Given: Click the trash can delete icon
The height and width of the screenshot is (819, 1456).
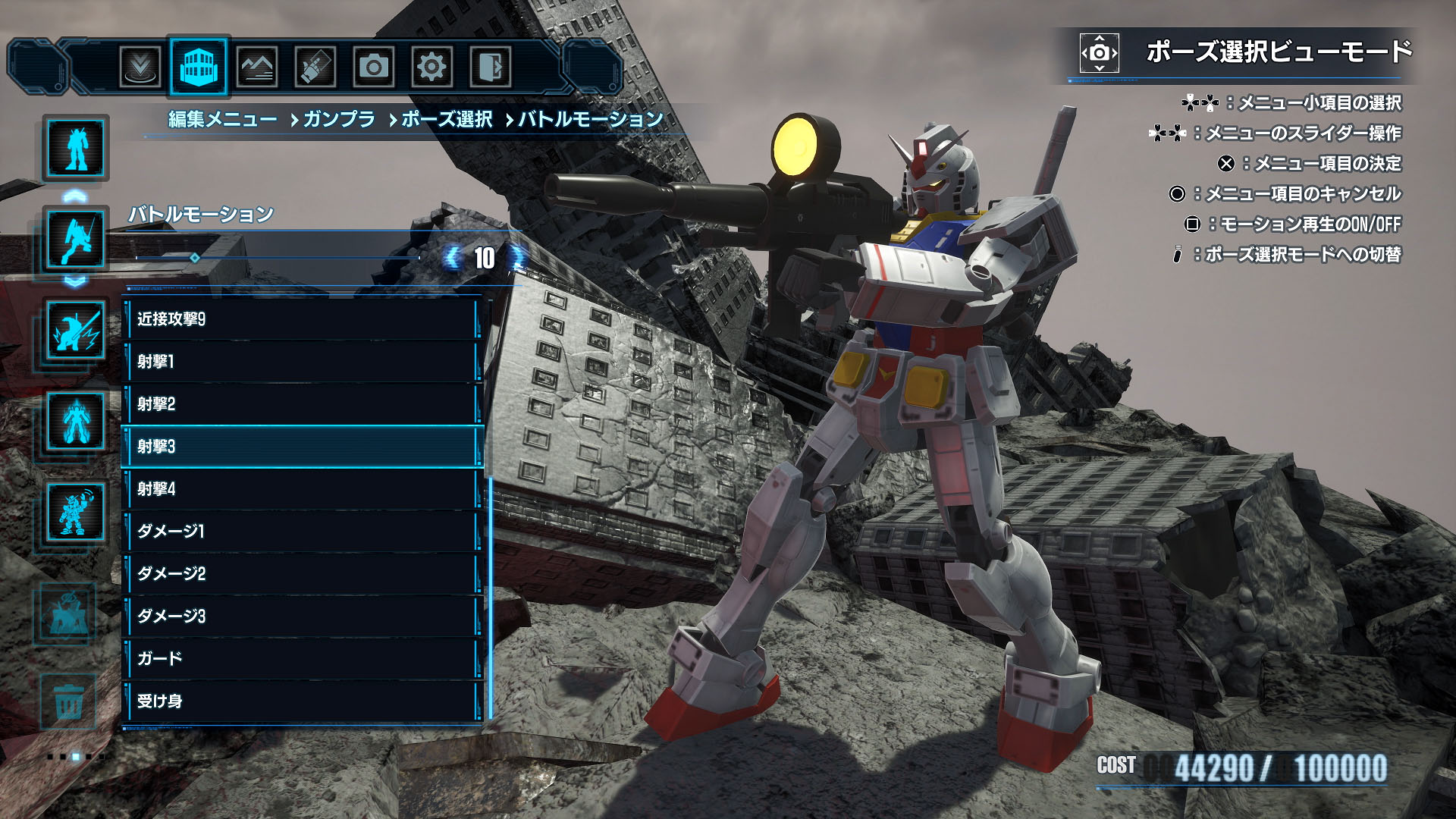Looking at the screenshot, I should [69, 701].
